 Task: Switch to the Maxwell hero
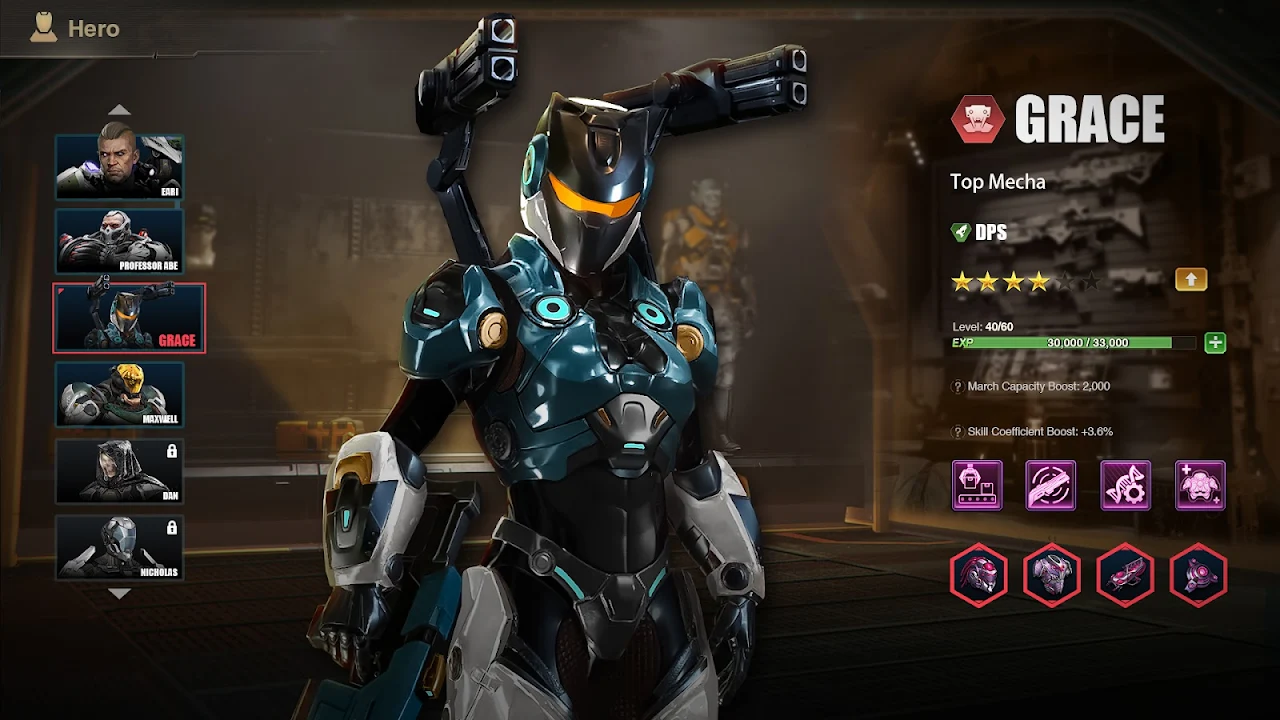[119, 394]
